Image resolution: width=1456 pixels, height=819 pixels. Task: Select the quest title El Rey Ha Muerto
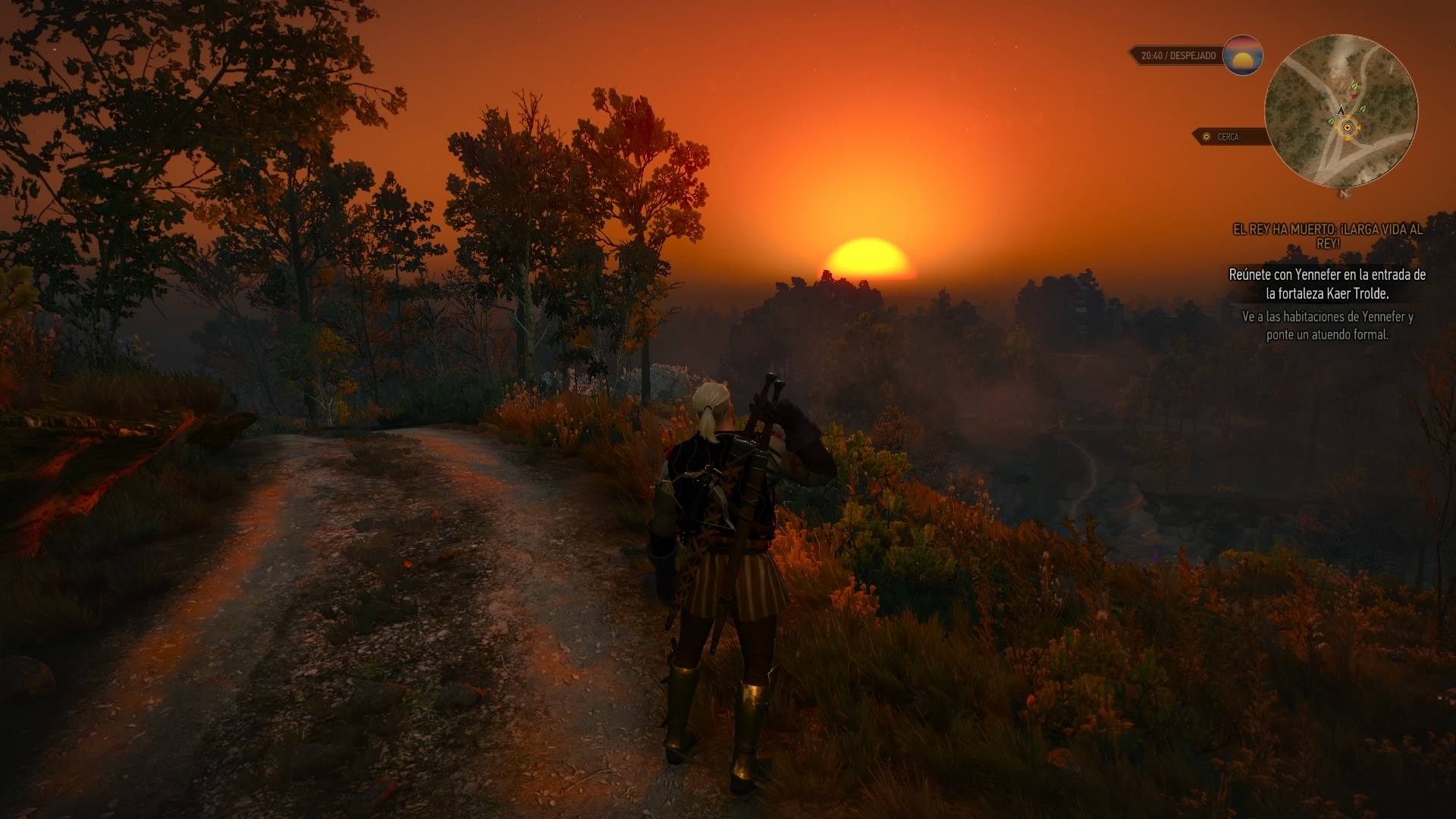click(1327, 237)
